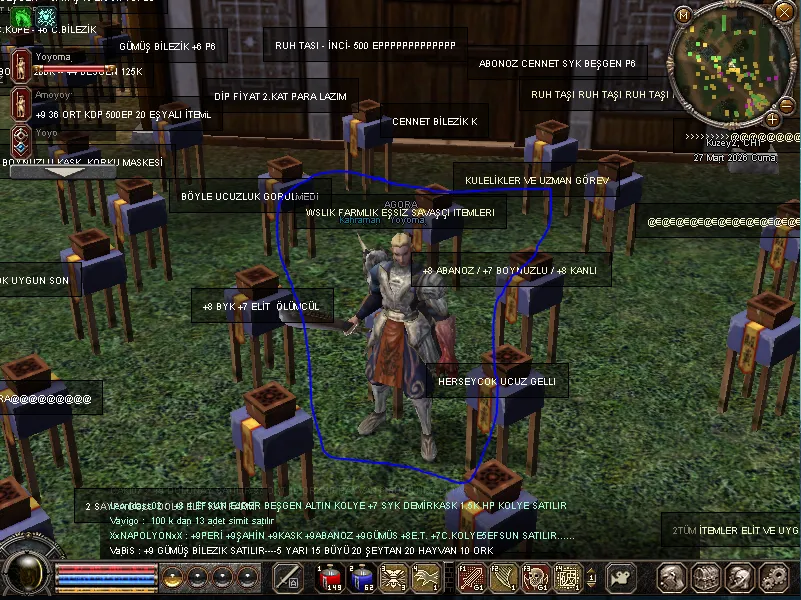Use the red potion quickslot
Screen dimensions: 801x600
point(331,578)
